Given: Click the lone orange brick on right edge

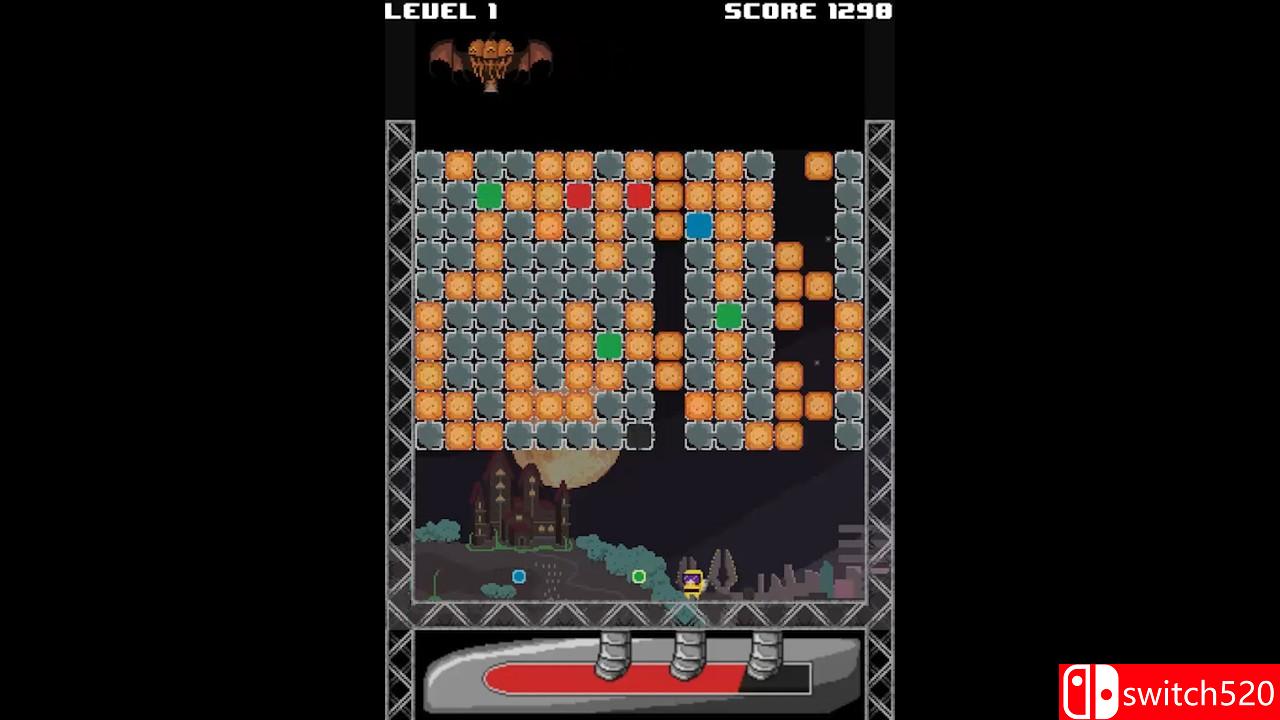Looking at the screenshot, I should [x=817, y=167].
